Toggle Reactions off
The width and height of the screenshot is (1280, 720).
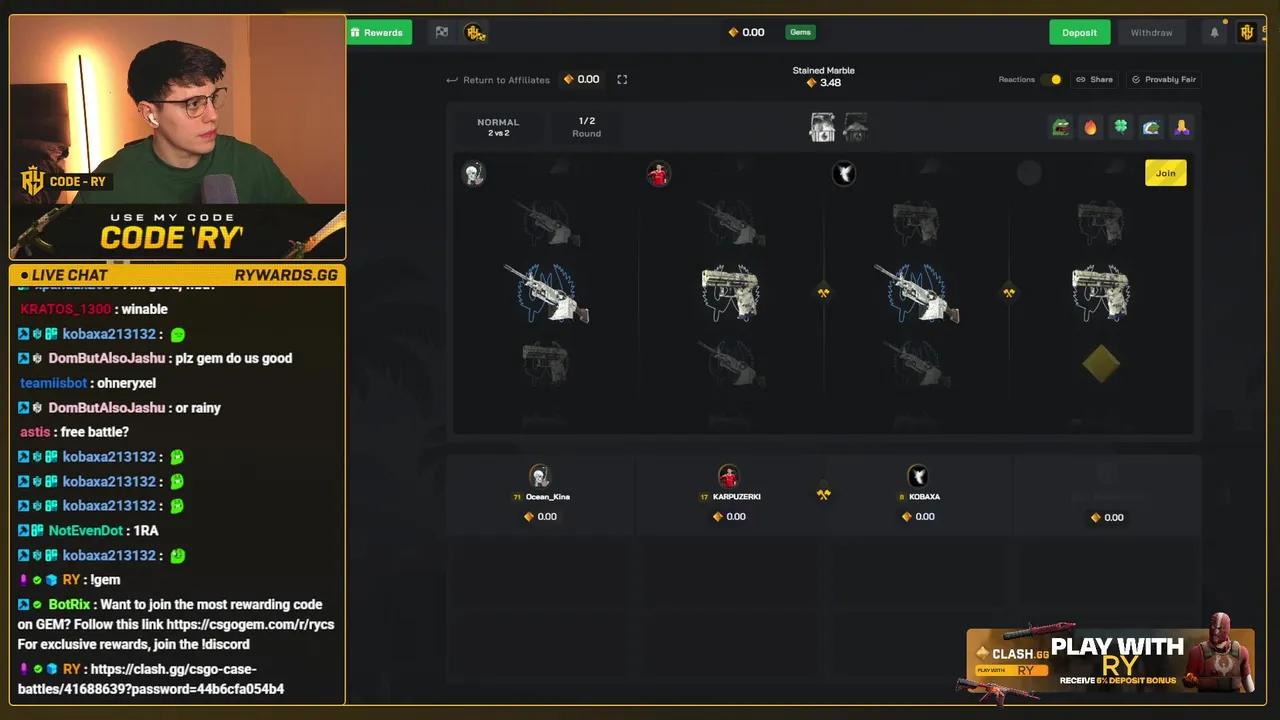(1055, 79)
